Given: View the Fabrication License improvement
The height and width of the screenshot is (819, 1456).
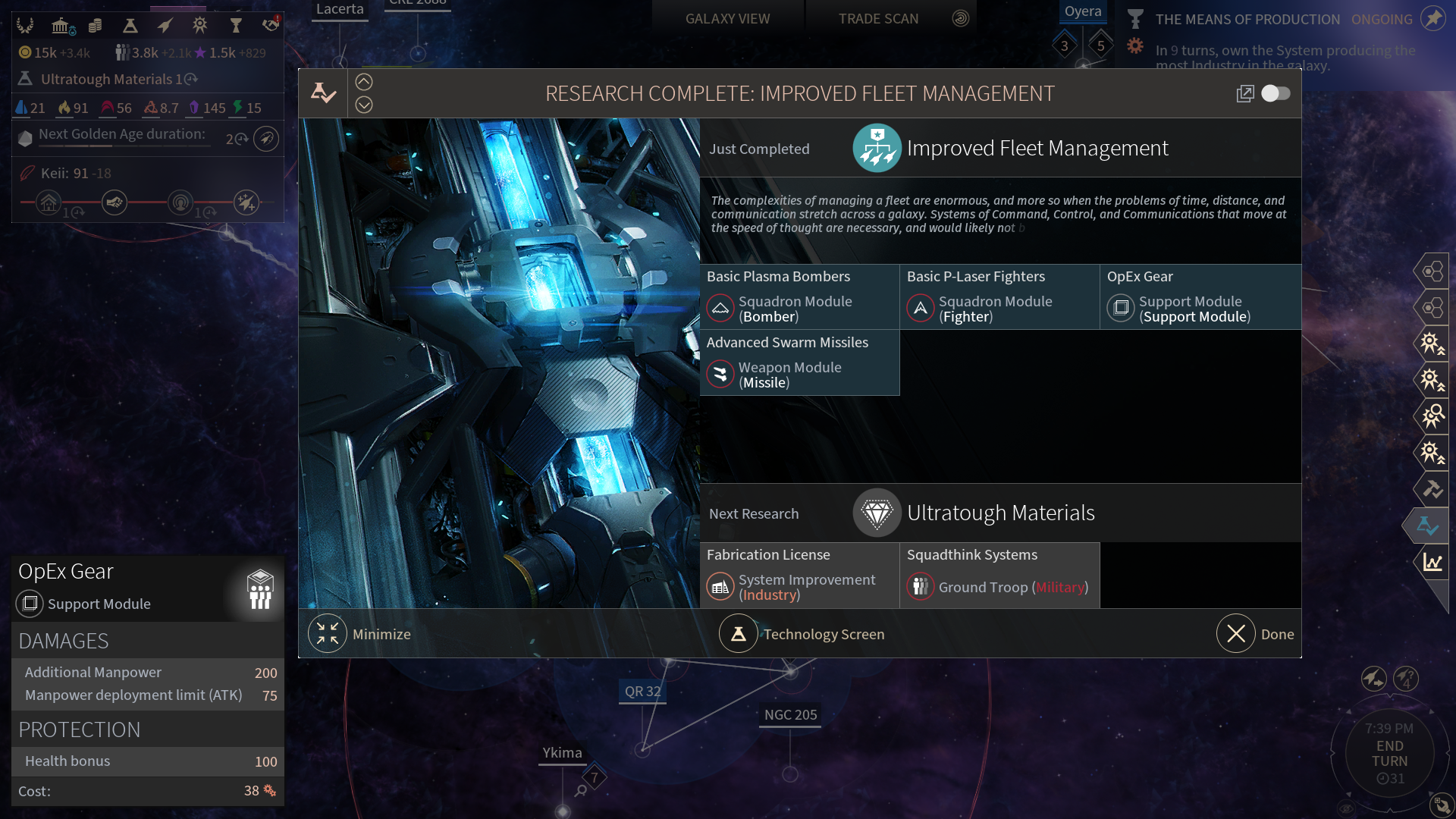Looking at the screenshot, I should 799,575.
